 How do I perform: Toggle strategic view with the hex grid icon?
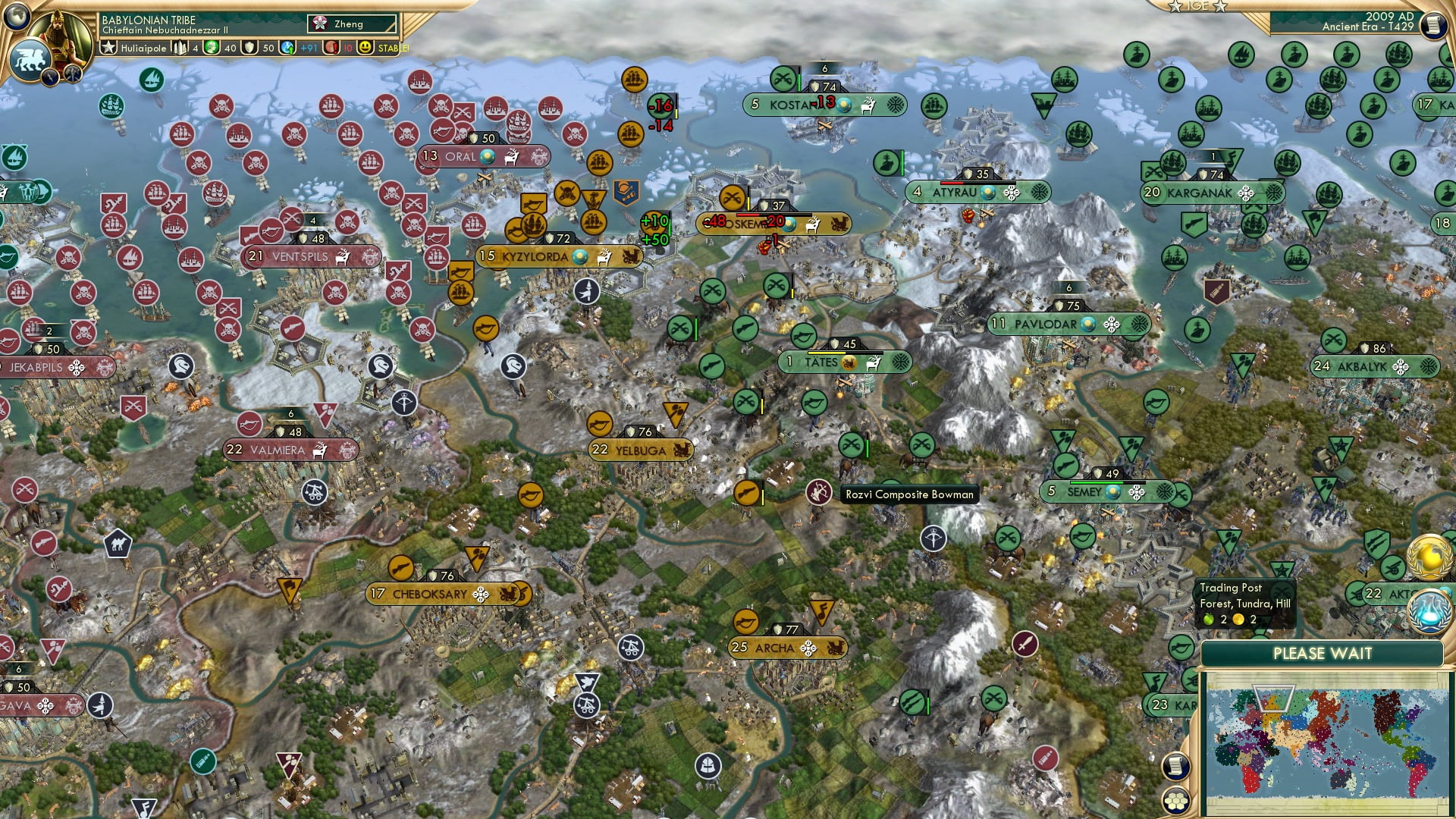tap(1175, 801)
